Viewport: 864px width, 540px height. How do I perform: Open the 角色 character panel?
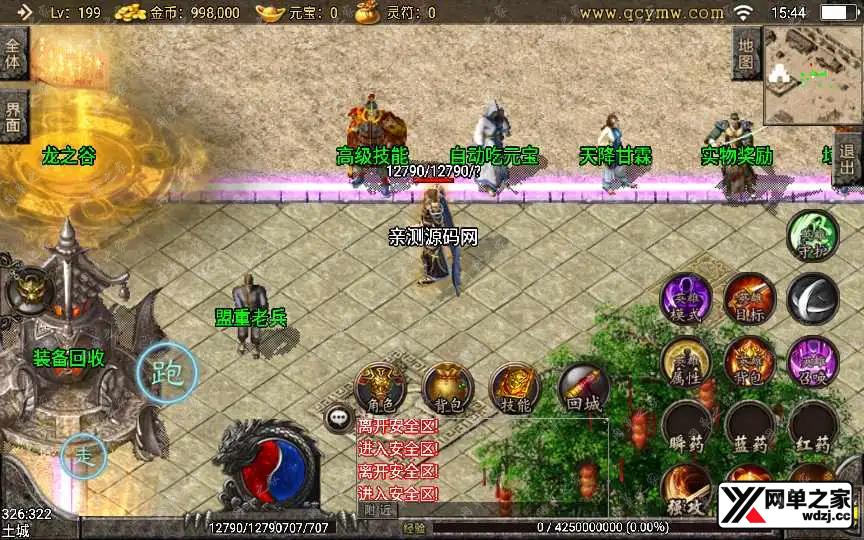(380, 388)
